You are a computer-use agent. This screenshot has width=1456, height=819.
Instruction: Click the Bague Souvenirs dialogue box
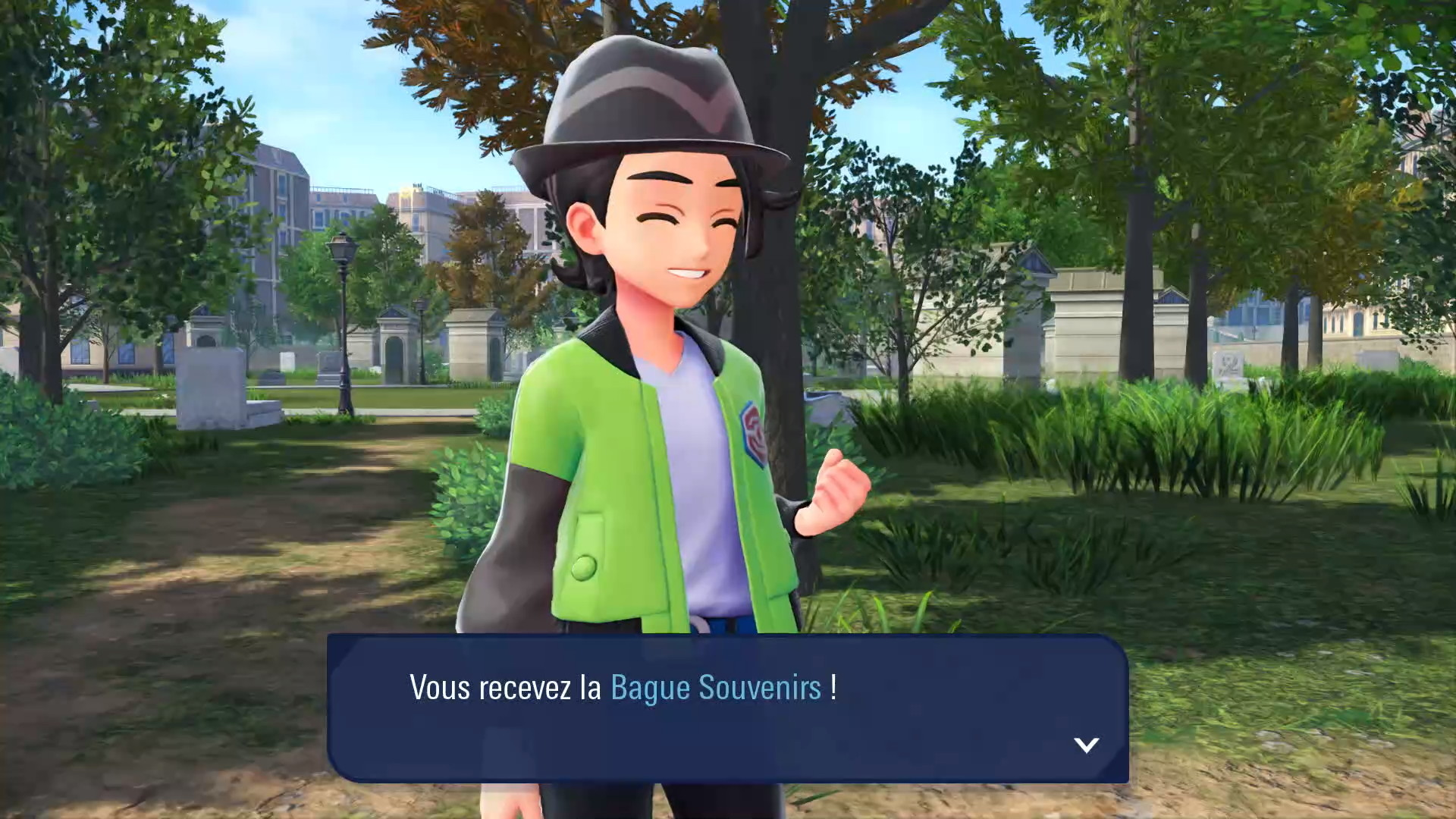(727, 708)
